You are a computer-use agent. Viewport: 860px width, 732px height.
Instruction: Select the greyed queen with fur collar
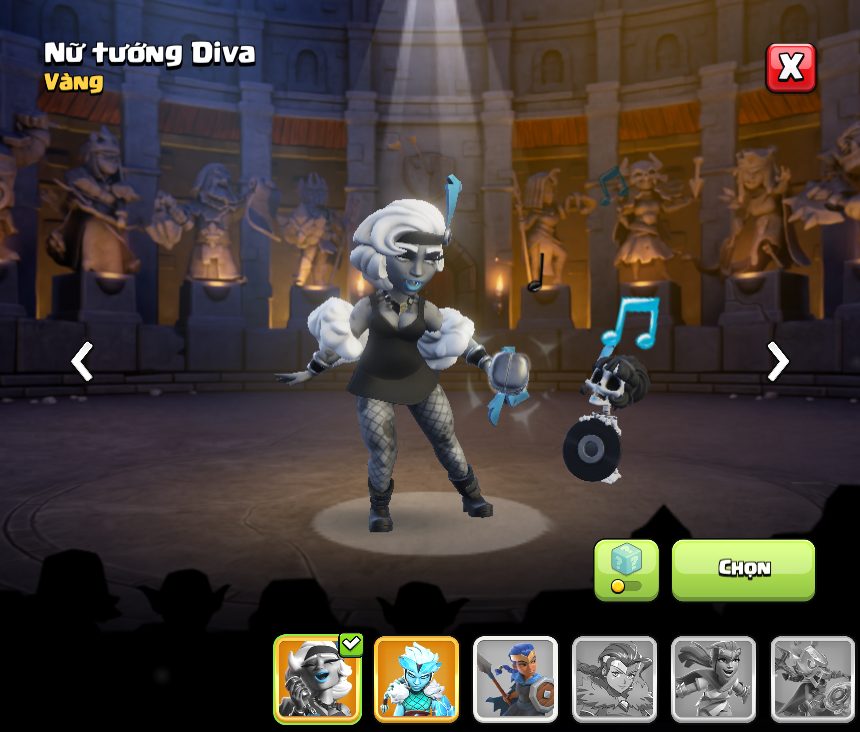click(614, 679)
